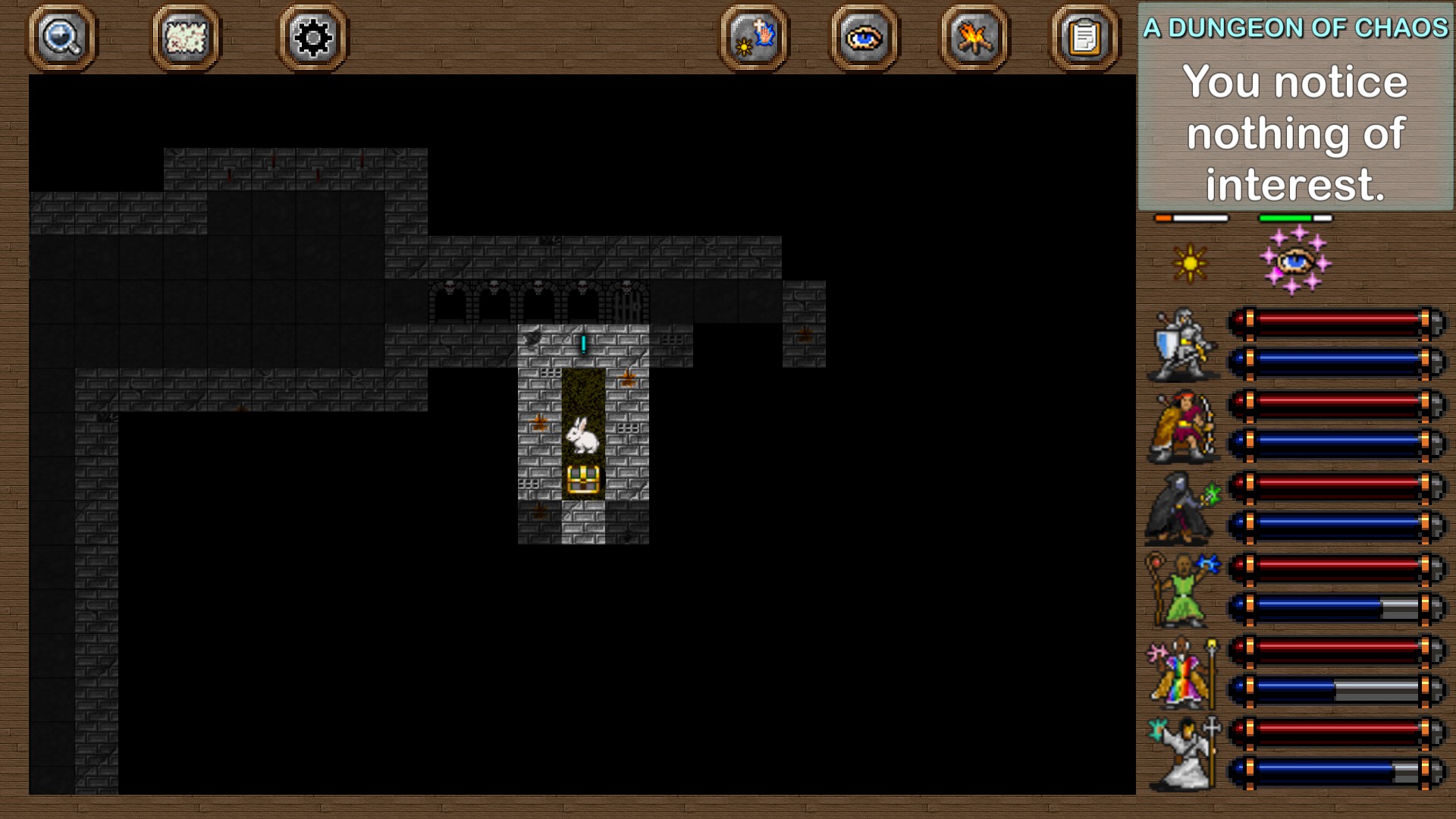Rest the party at the campfire icon
1456x819 pixels.
click(x=974, y=39)
